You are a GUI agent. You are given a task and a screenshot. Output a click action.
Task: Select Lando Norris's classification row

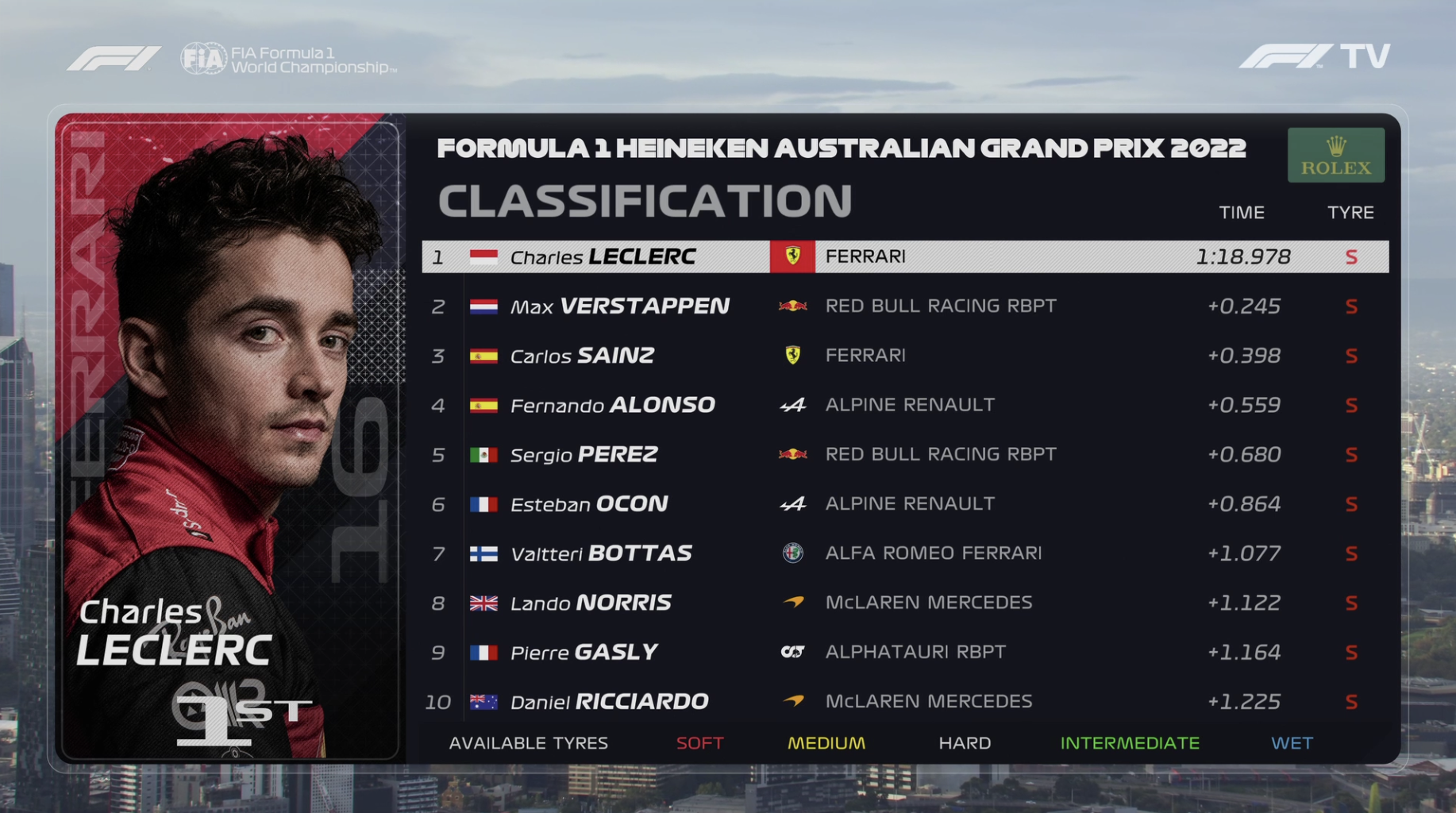[x=905, y=603]
